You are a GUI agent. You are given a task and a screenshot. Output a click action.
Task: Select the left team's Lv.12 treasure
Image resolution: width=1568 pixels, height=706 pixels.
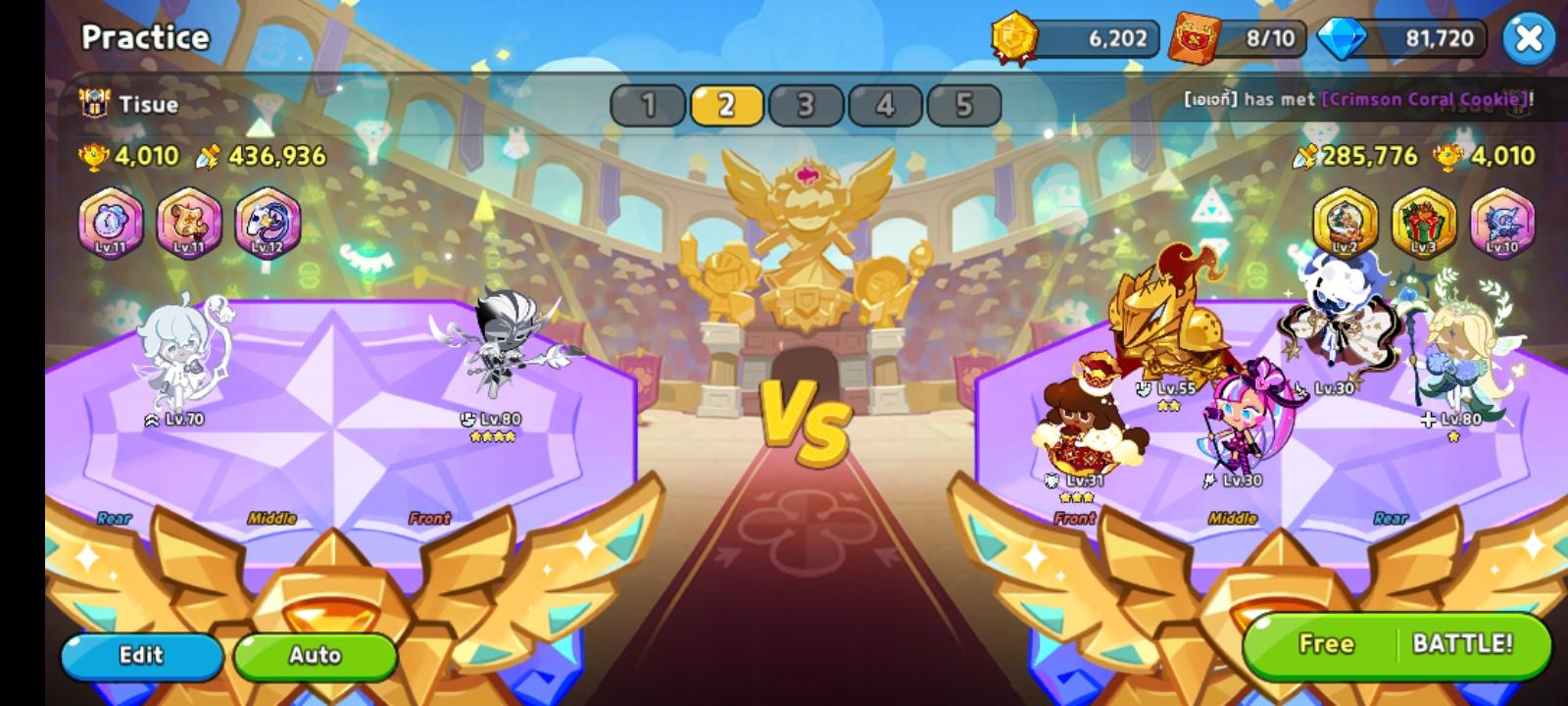click(268, 224)
